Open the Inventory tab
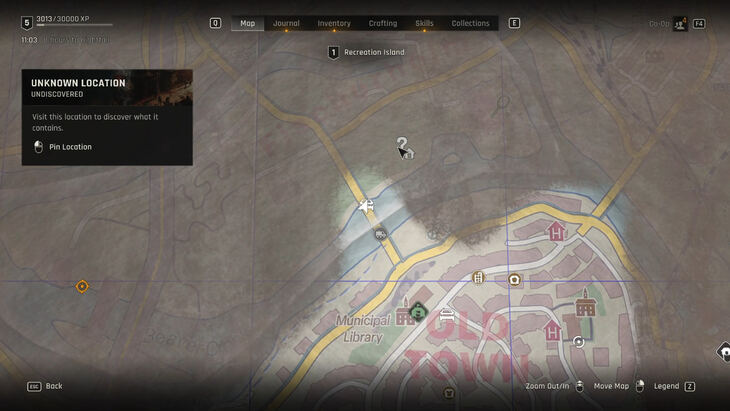Image resolution: width=730 pixels, height=411 pixels. (334, 23)
